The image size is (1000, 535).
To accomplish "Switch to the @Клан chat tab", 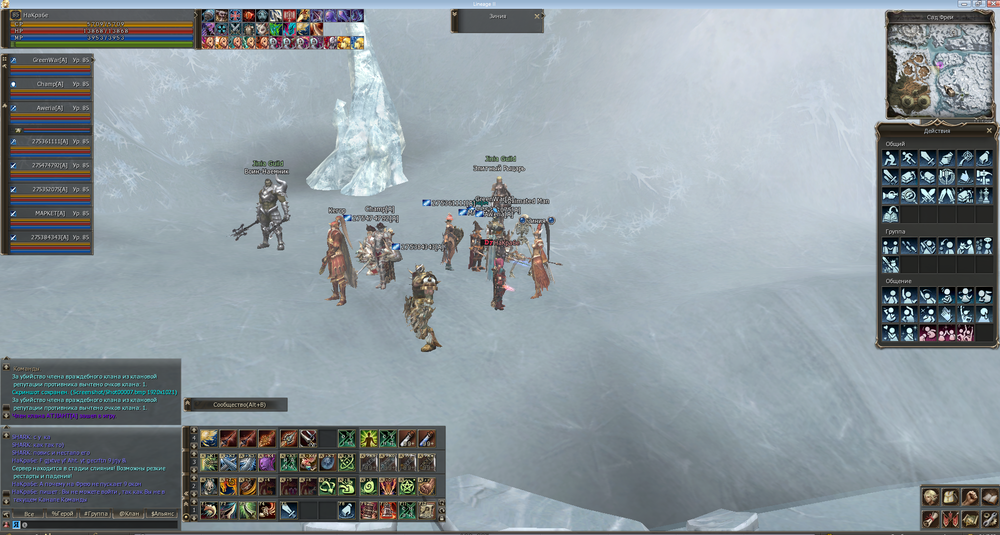I will (128, 514).
